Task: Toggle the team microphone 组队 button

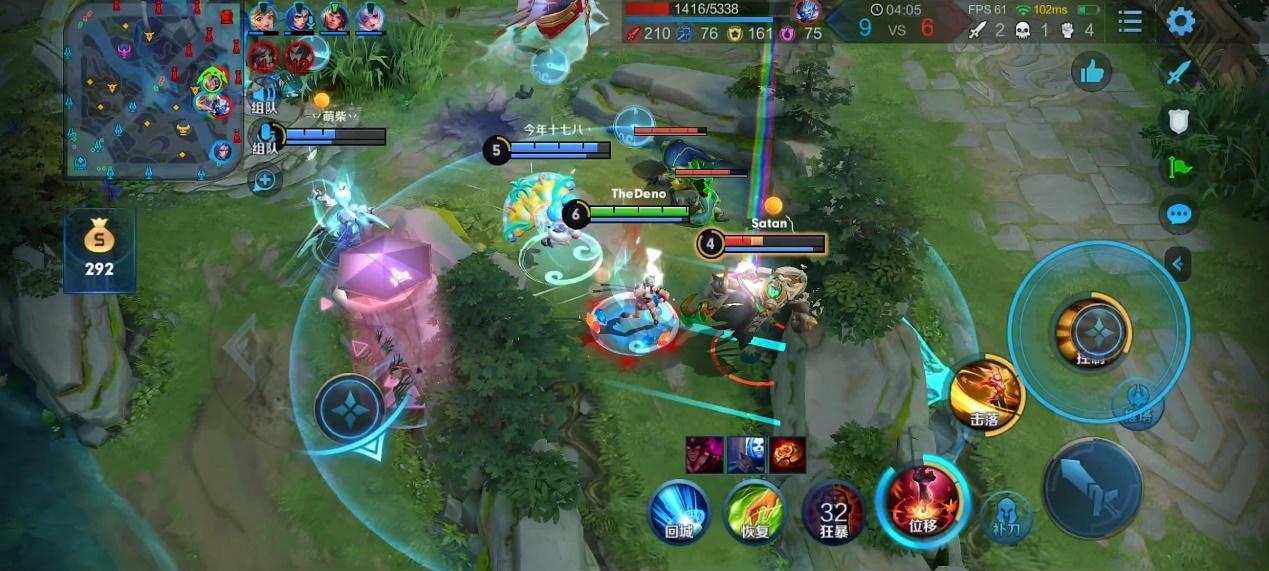Action: [x=266, y=135]
